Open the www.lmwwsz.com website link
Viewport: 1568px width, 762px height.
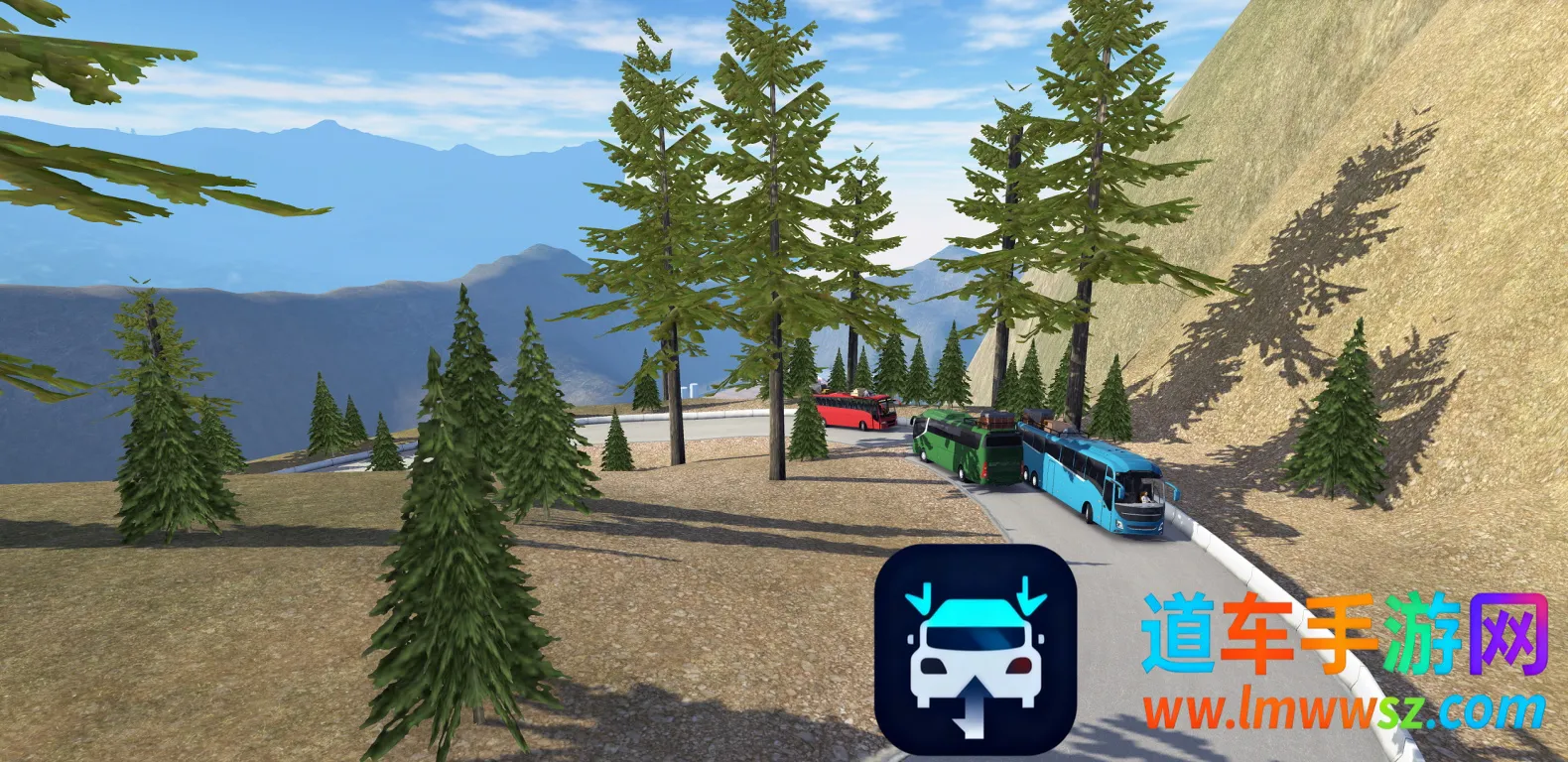coord(1343,710)
